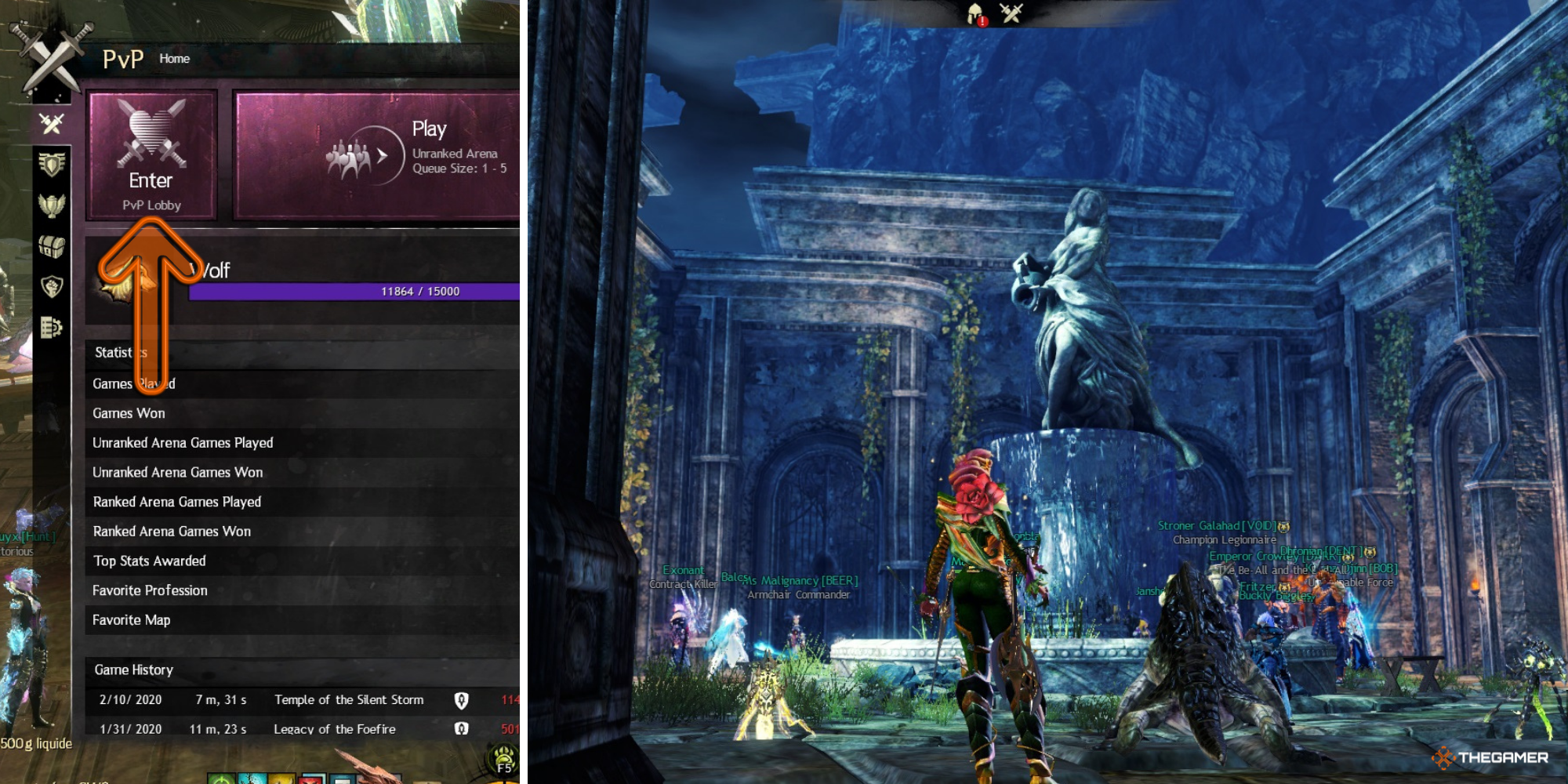1568x784 pixels.
Task: Click the helmet icon with red exclamation notification
Action: (x=974, y=14)
